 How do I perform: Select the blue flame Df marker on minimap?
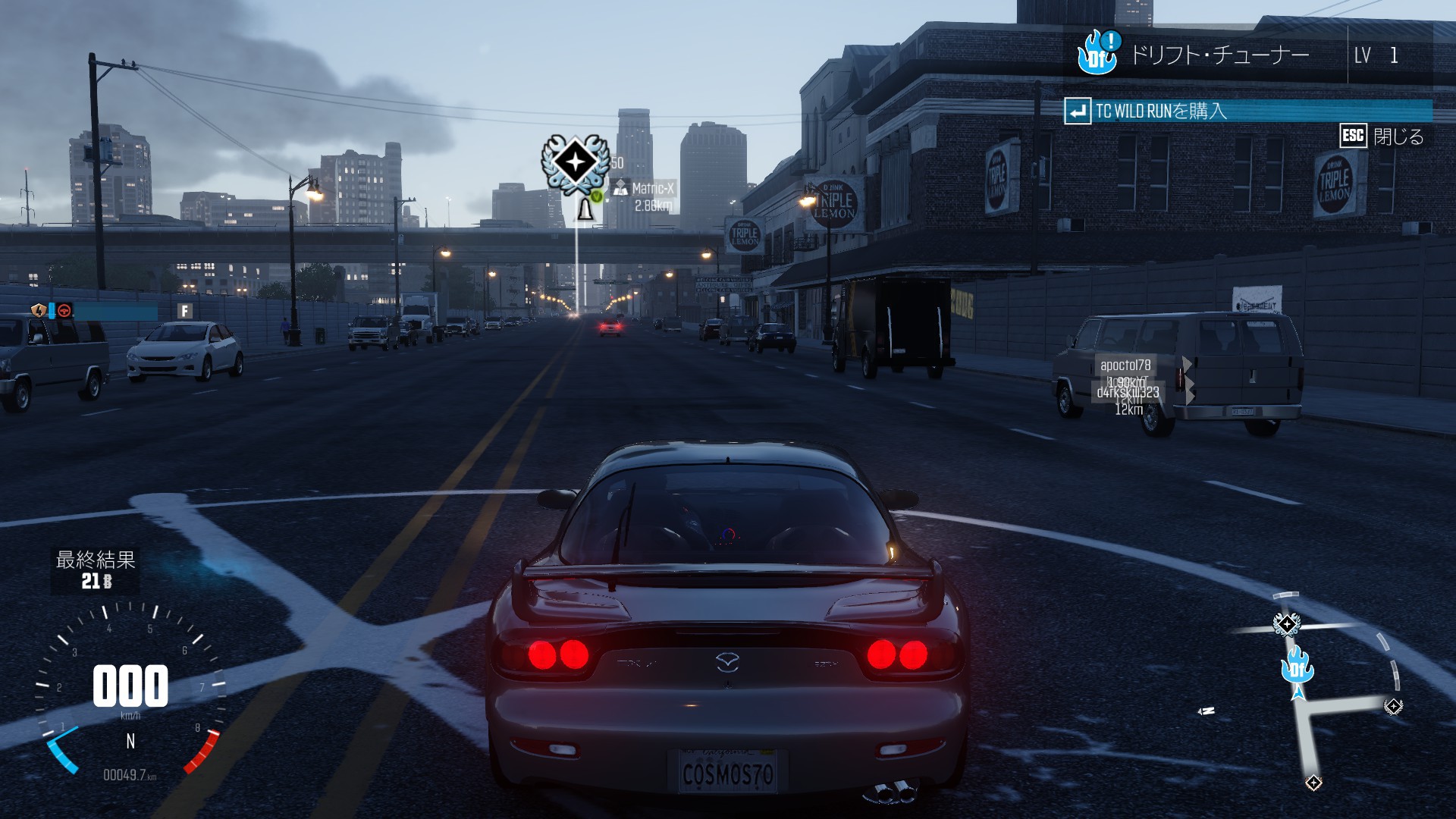tap(1296, 667)
